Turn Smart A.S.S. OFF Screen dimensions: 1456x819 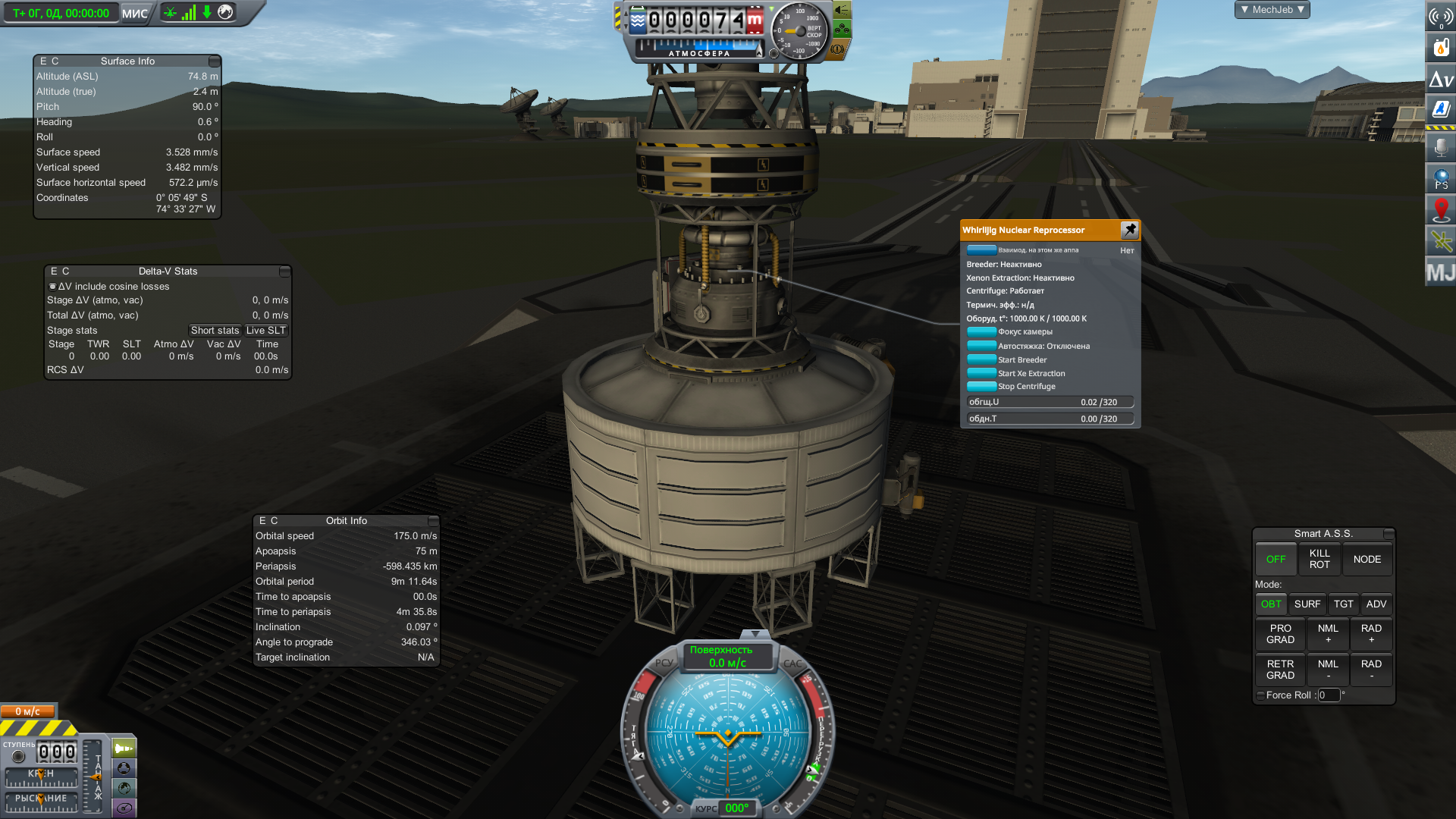coord(1276,560)
